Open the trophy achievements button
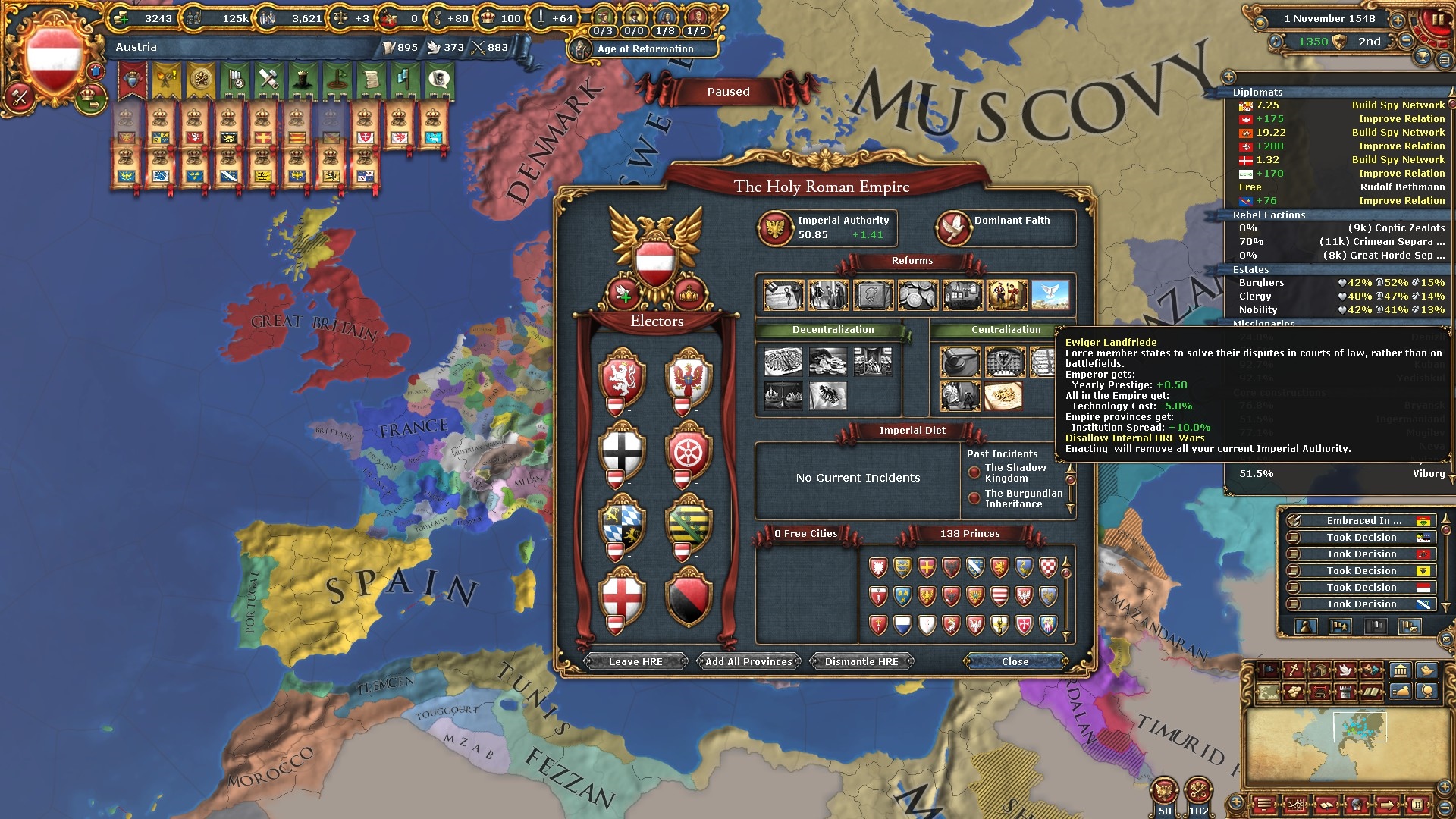This screenshot has width=1456, height=819. coord(1423,56)
